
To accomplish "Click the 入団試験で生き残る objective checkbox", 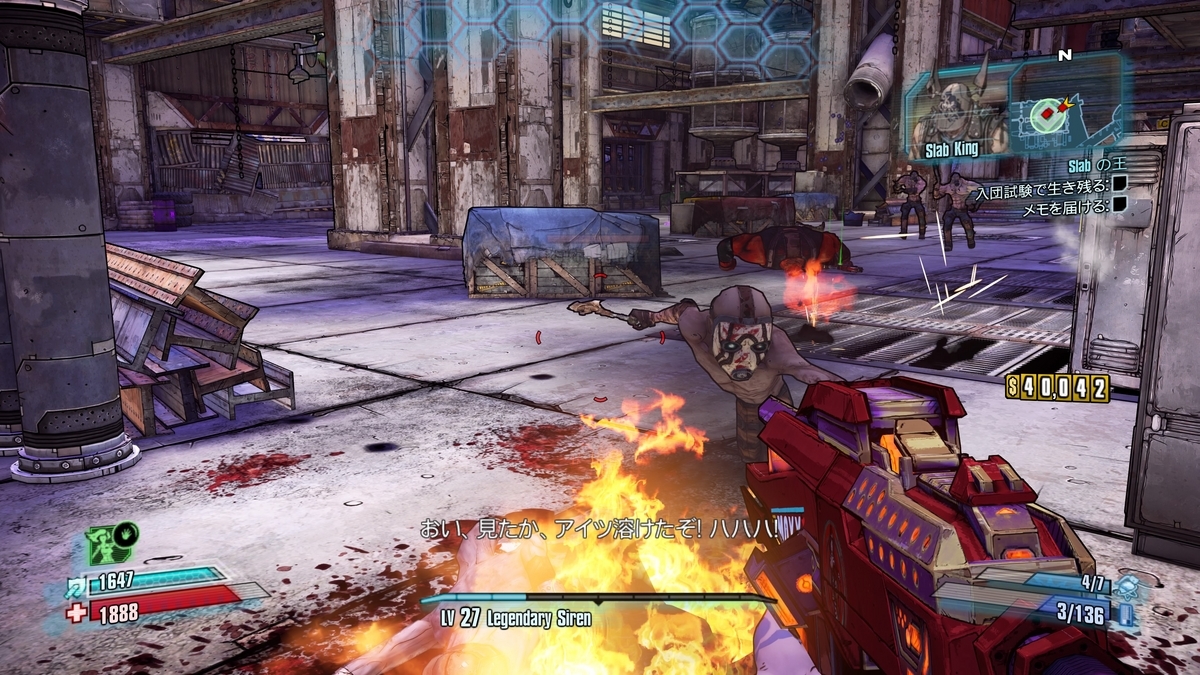I will [1120, 185].
